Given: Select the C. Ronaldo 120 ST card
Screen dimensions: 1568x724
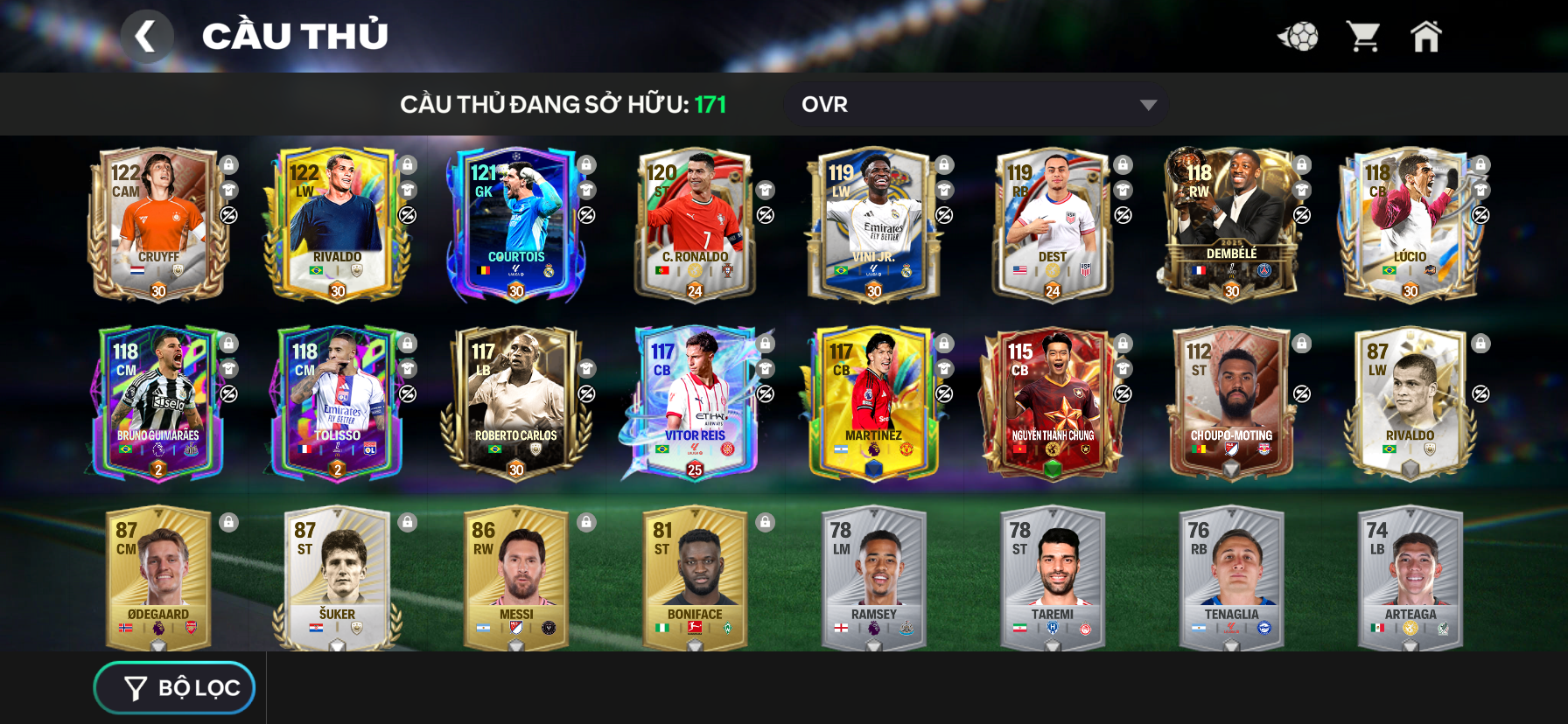Looking at the screenshot, I should [695, 225].
